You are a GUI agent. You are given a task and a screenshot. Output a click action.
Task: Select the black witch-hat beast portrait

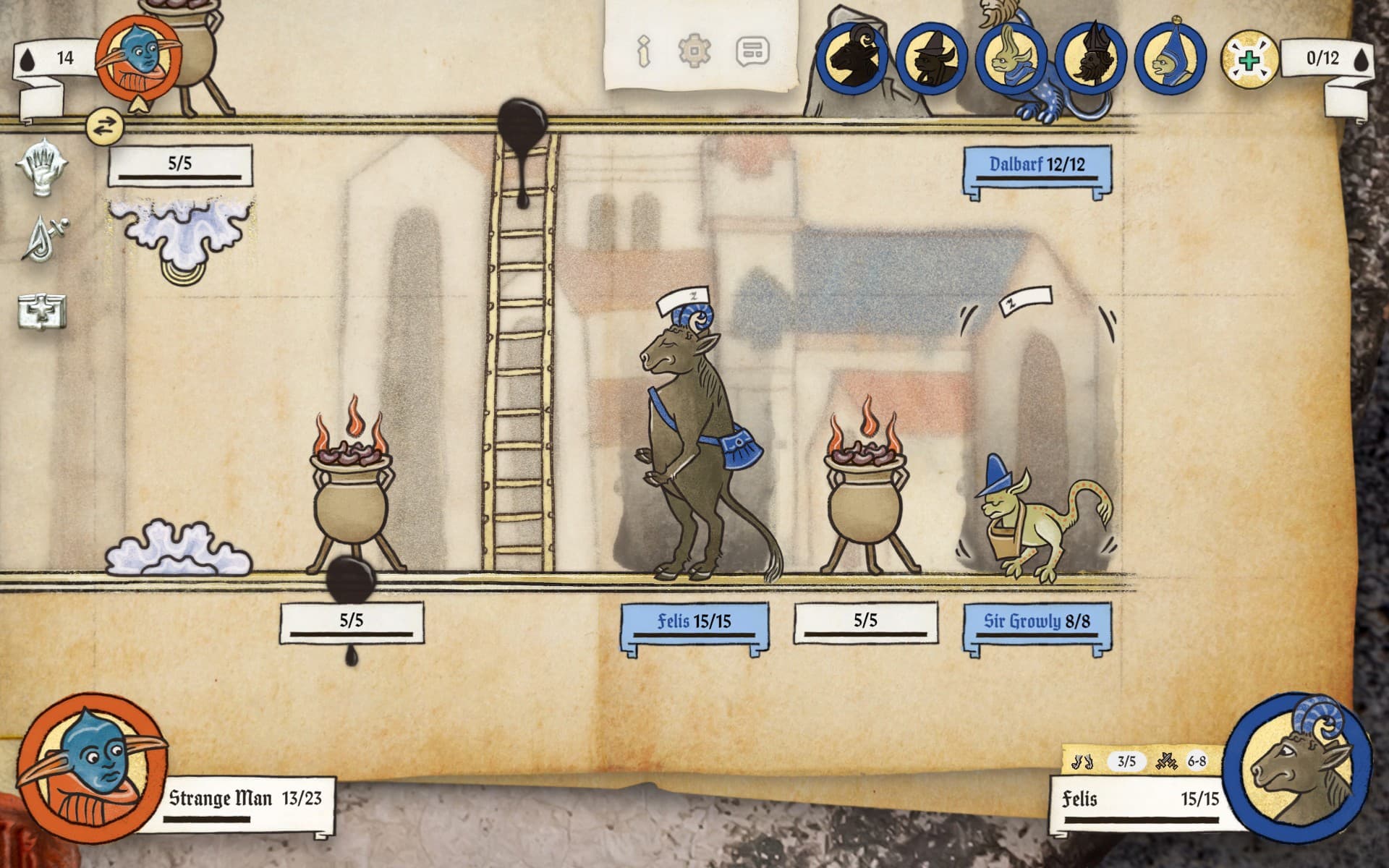(x=932, y=58)
